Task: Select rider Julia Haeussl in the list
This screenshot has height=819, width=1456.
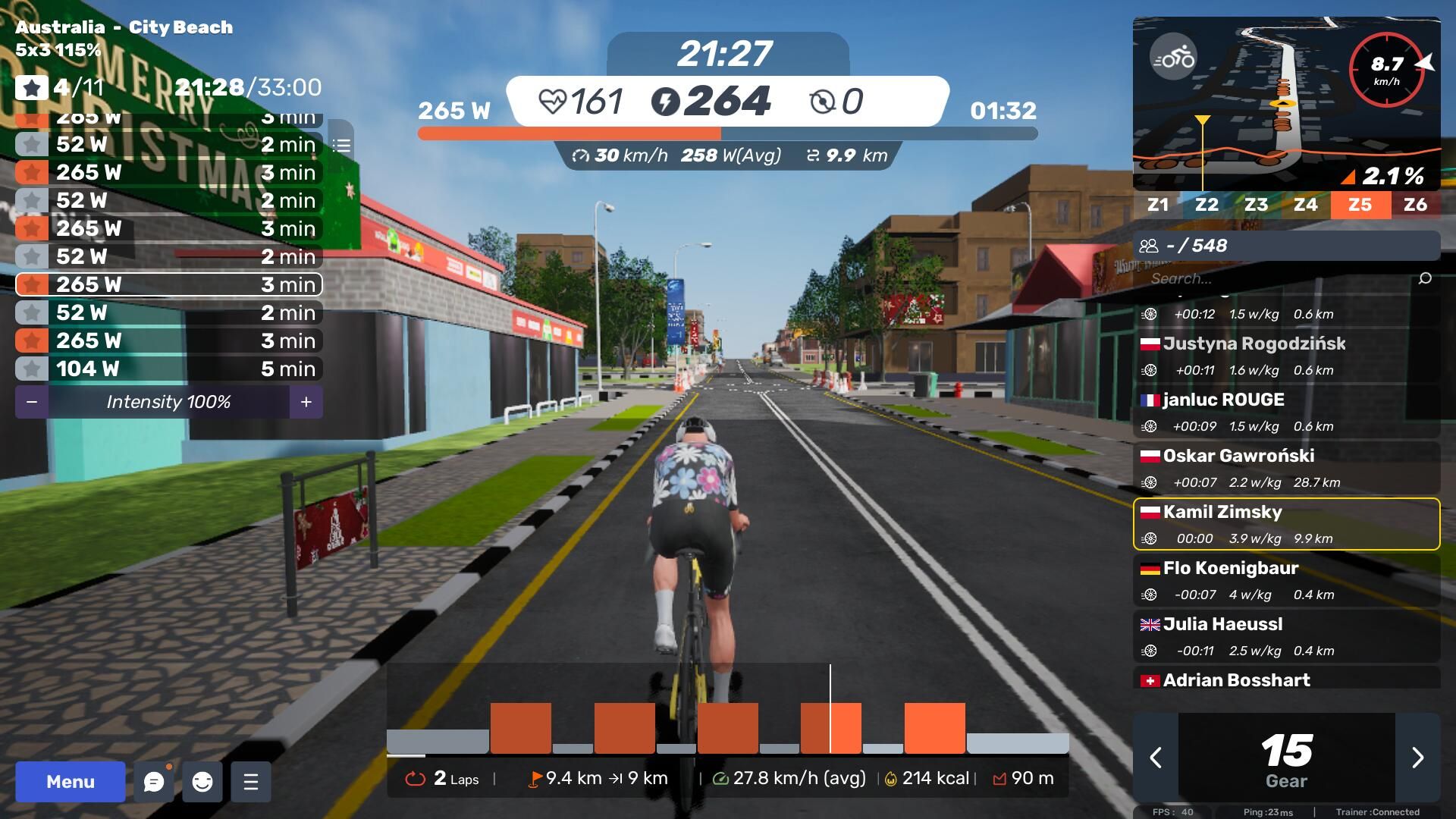Action: 1286,636
